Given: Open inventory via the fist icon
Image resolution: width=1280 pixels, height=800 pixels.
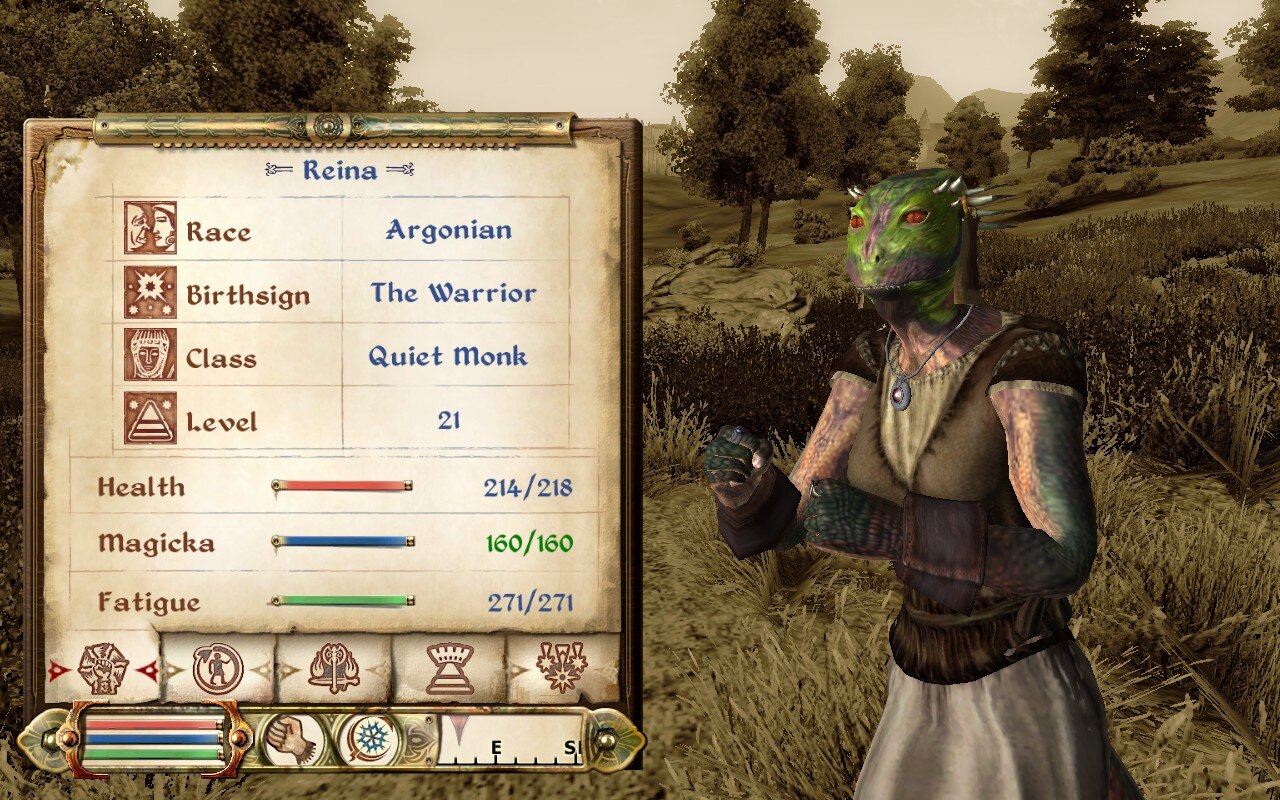Looking at the screenshot, I should pyautogui.click(x=294, y=741).
